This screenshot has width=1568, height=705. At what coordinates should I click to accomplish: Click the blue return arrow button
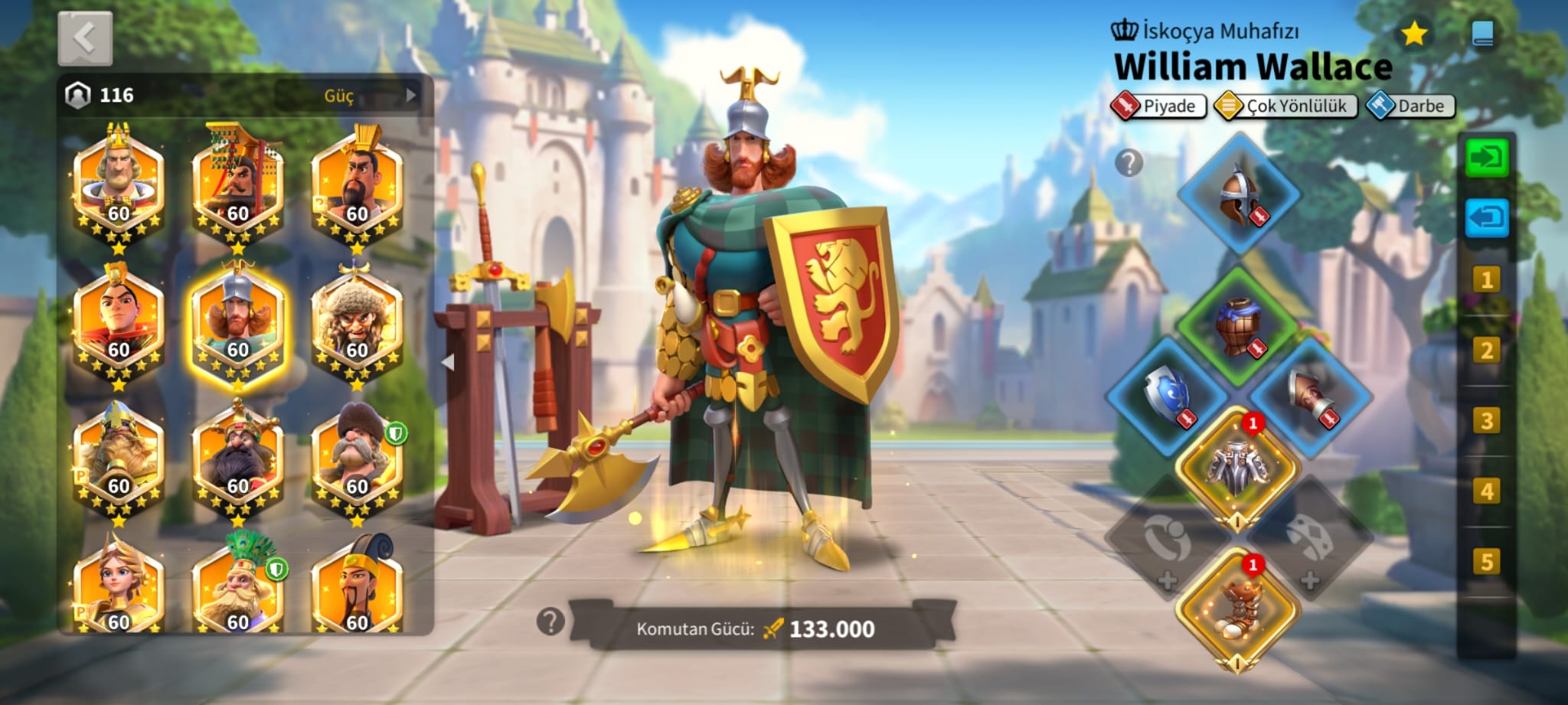1487,218
